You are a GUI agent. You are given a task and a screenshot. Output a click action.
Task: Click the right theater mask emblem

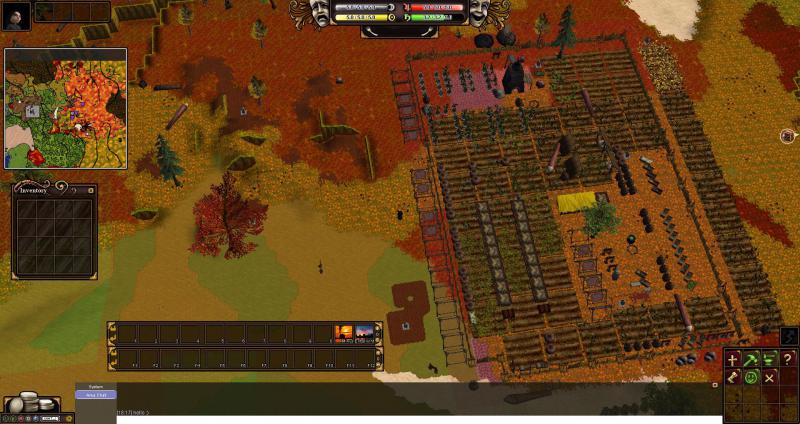click(478, 13)
